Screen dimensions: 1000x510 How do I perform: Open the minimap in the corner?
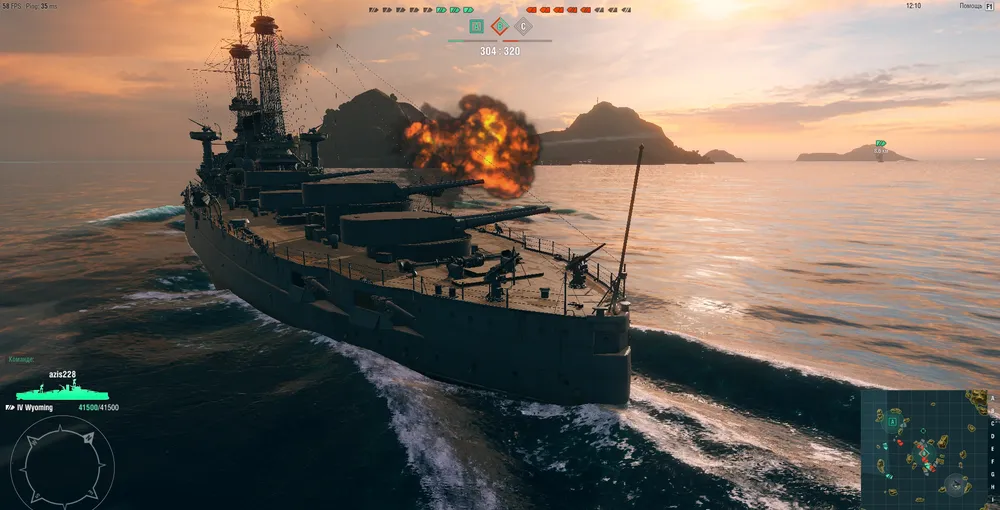pyautogui.click(x=924, y=445)
